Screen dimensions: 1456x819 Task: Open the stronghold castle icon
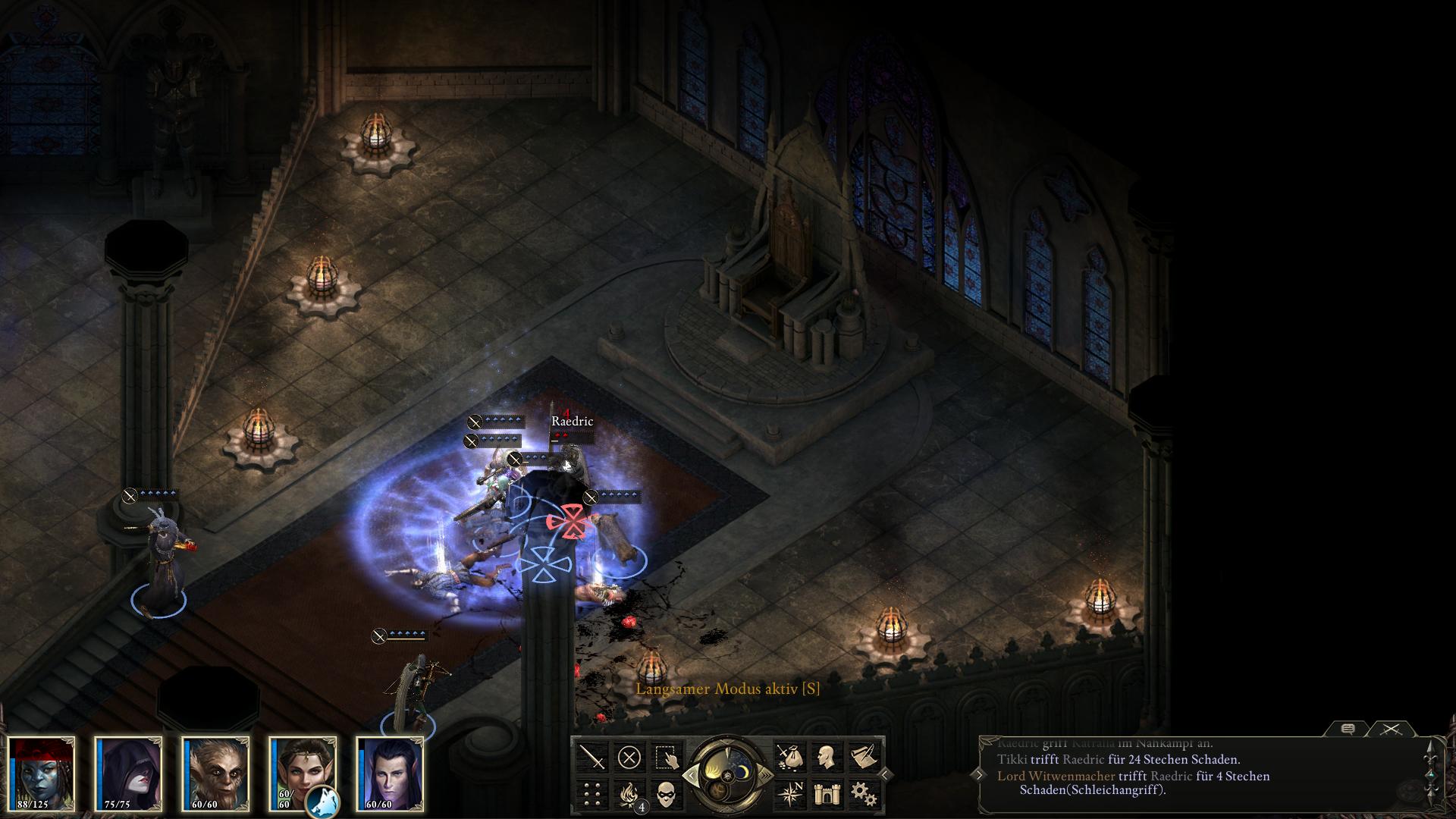(x=827, y=793)
